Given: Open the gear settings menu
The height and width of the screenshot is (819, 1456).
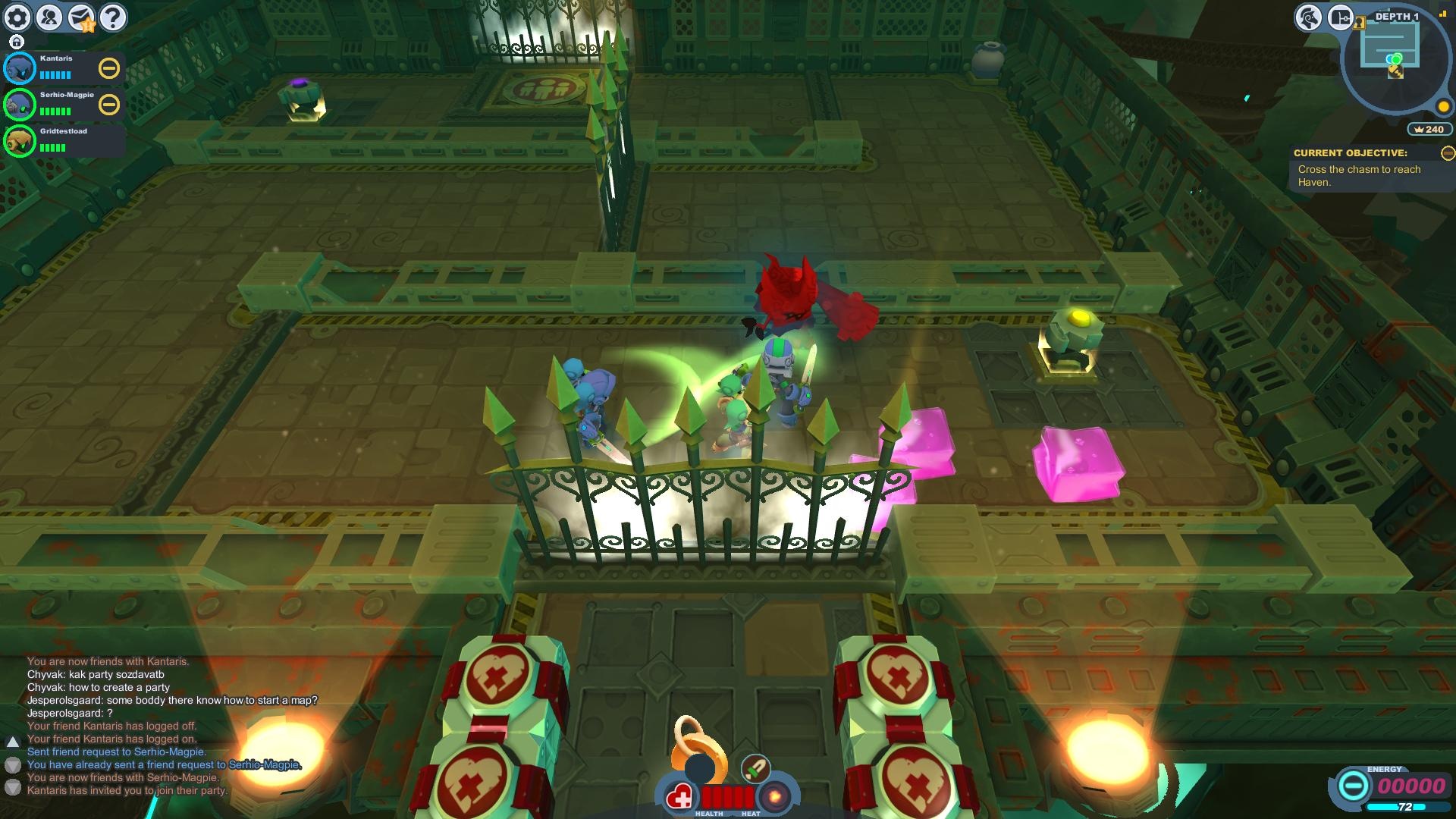Looking at the screenshot, I should [17, 17].
